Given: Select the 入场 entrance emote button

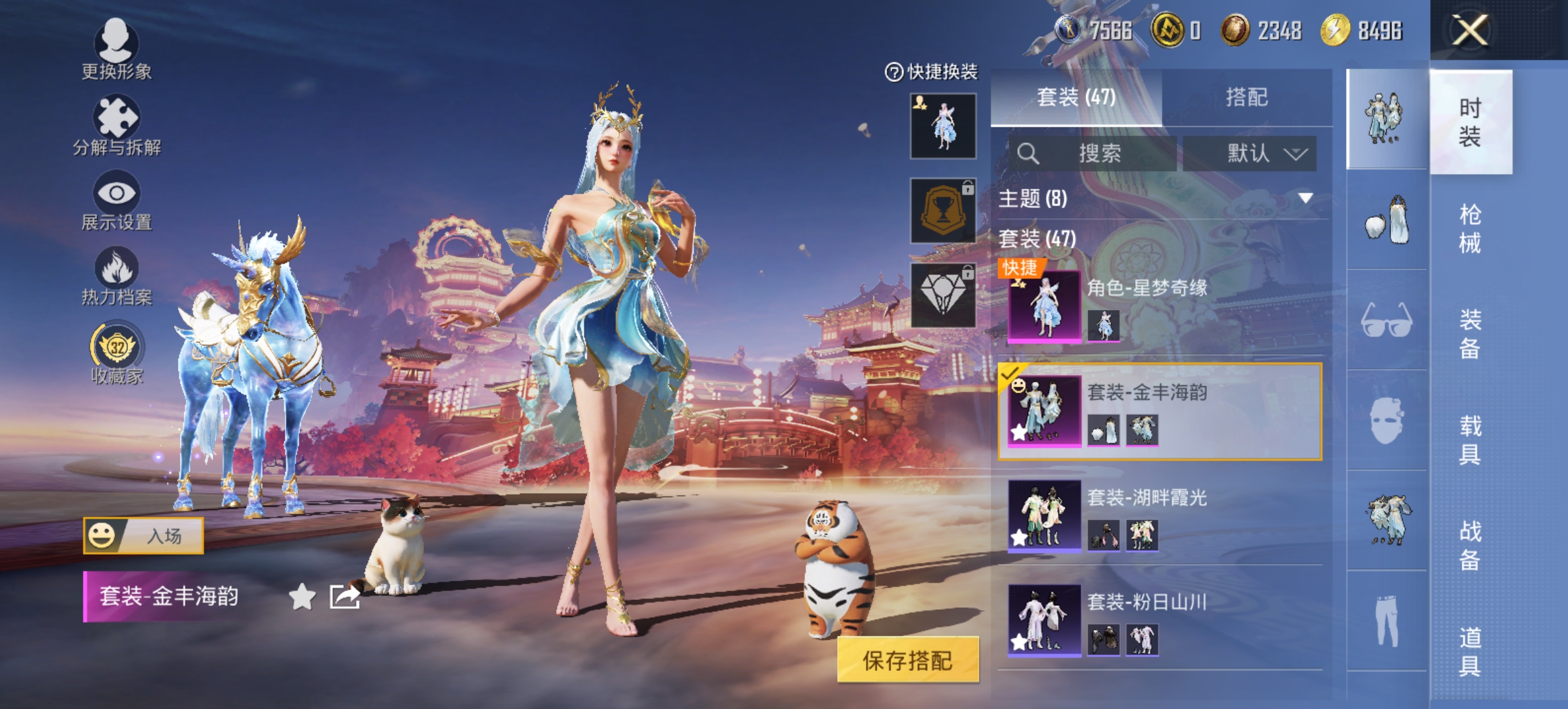Looking at the screenshot, I should point(143,536).
